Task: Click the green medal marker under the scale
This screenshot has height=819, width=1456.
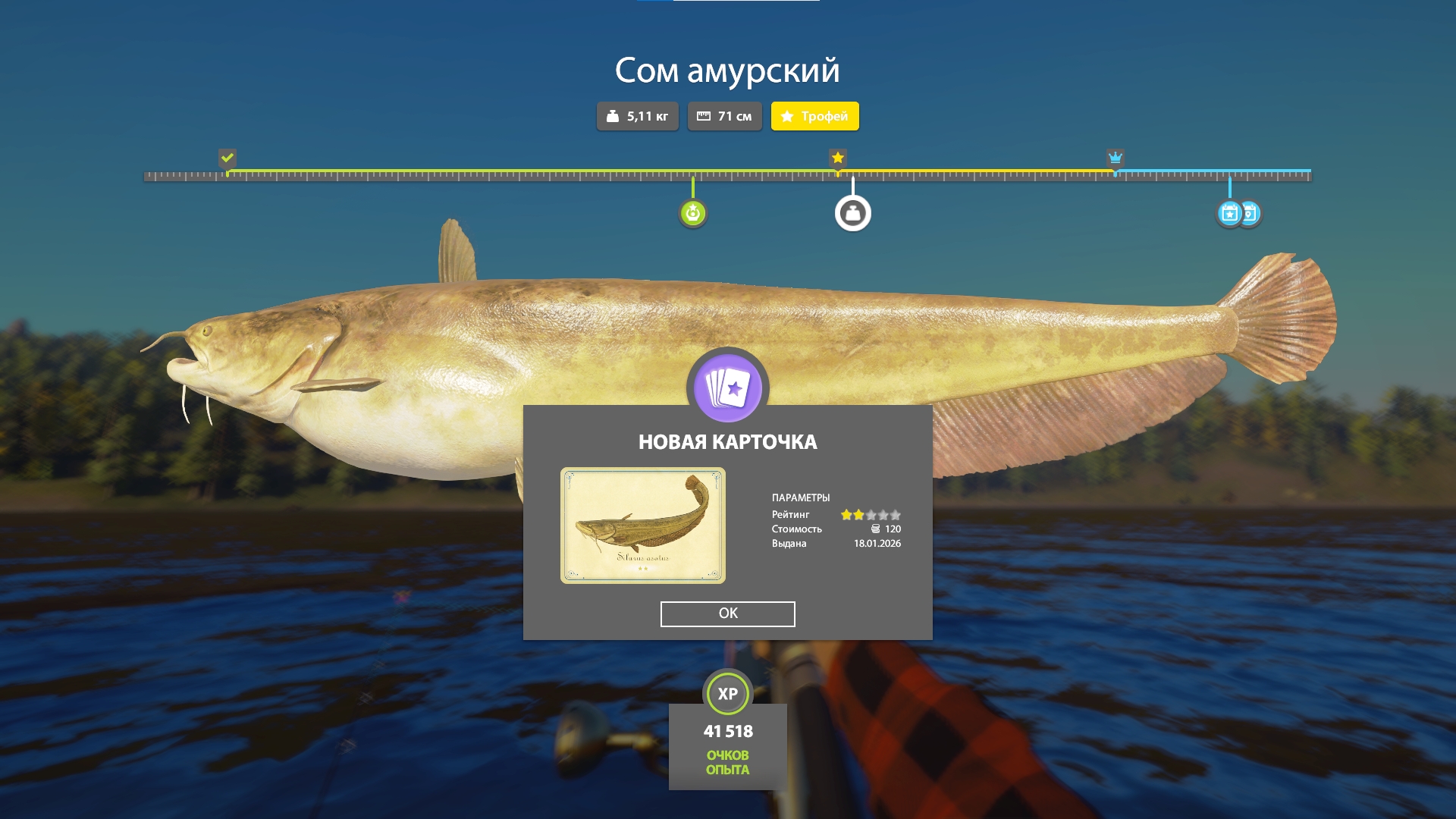Action: [x=692, y=213]
